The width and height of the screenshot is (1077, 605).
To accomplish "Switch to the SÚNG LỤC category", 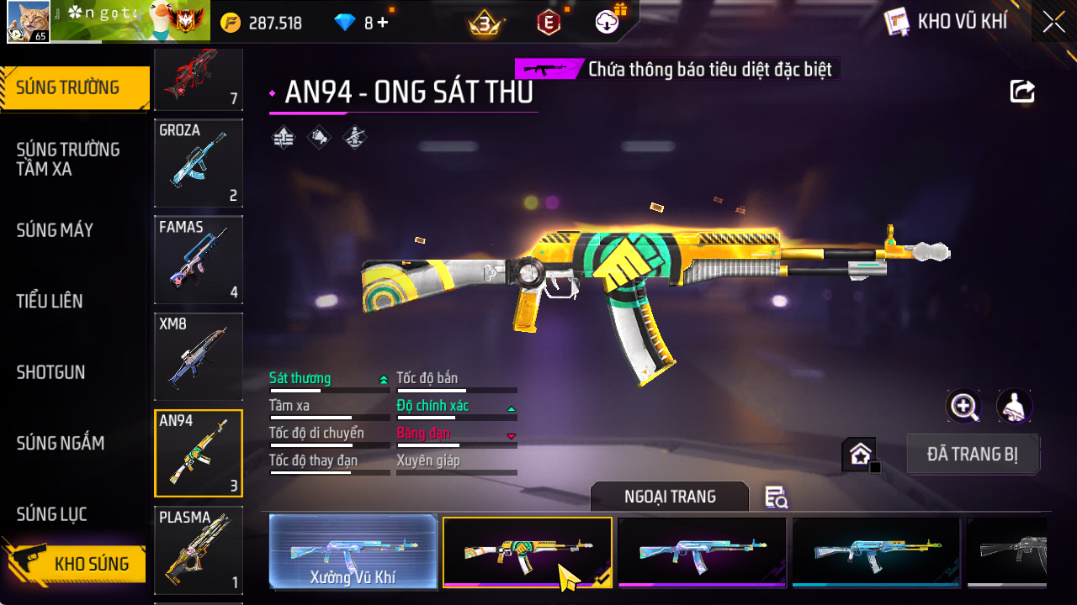I will tap(52, 514).
